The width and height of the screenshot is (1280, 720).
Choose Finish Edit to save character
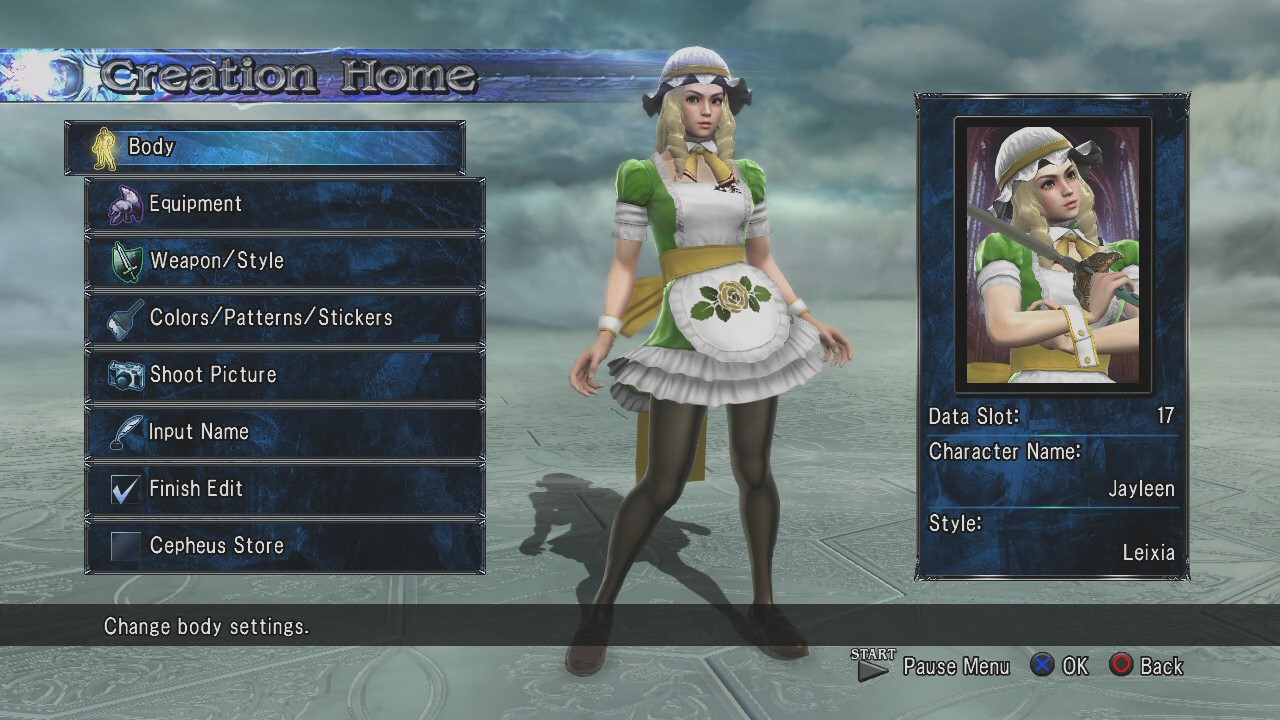[x=285, y=489]
